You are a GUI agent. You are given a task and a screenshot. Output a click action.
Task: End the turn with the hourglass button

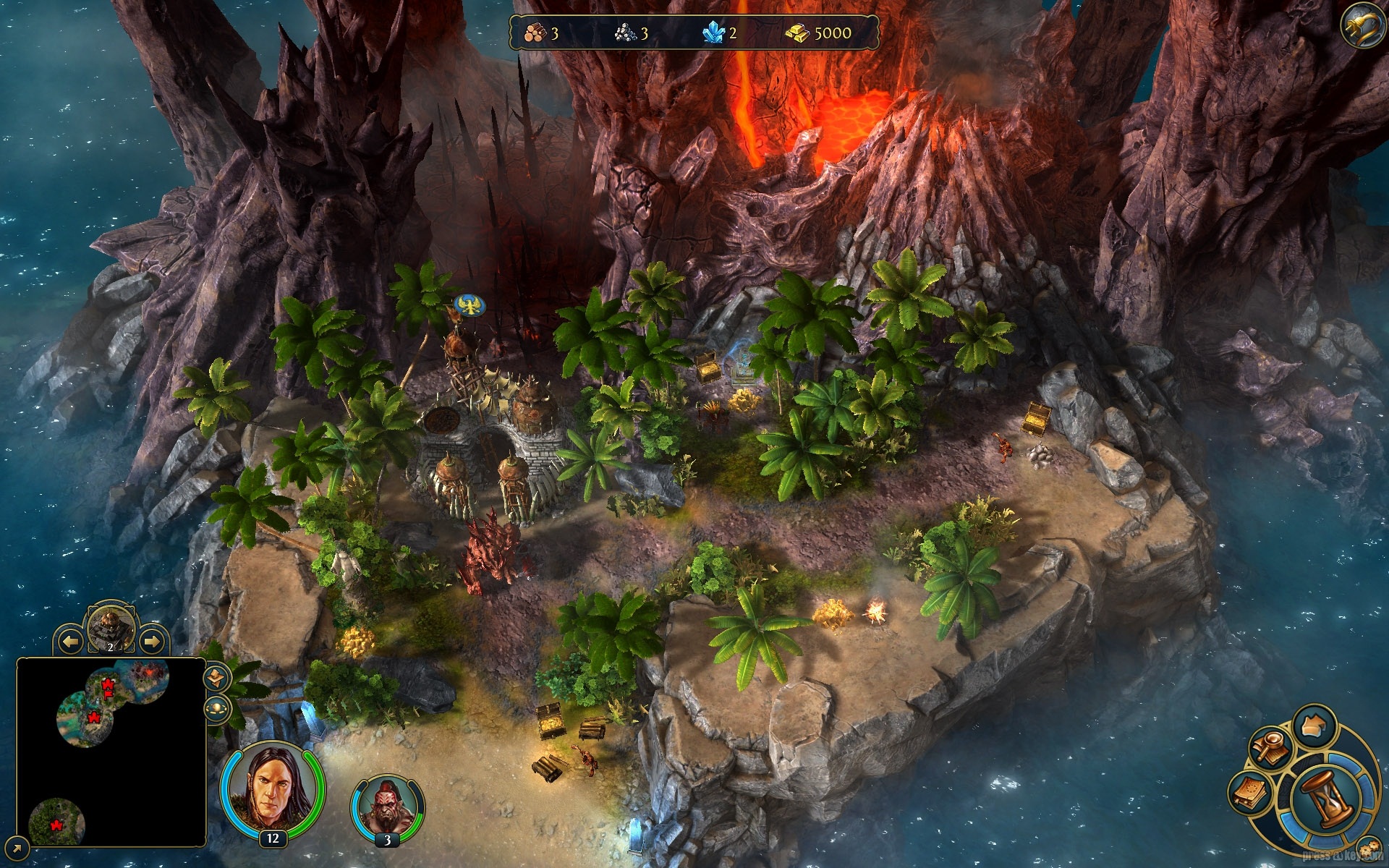(x=1325, y=799)
